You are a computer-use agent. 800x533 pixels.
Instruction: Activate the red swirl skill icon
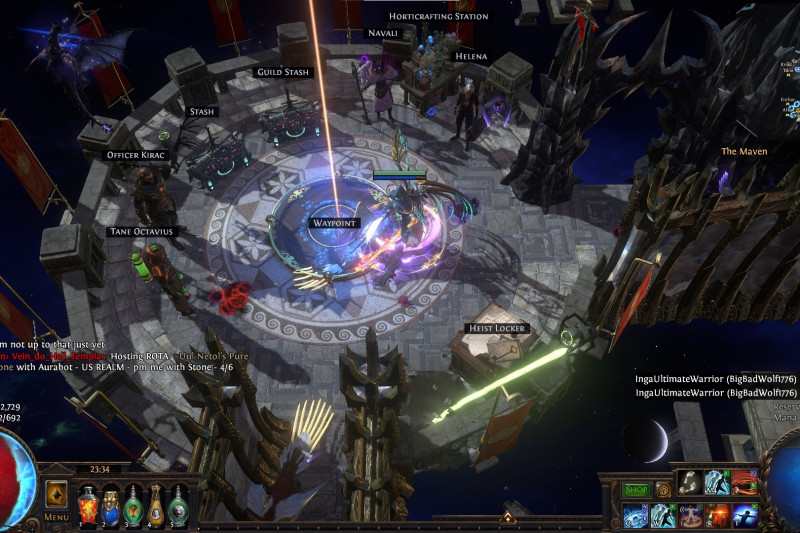coord(745,483)
